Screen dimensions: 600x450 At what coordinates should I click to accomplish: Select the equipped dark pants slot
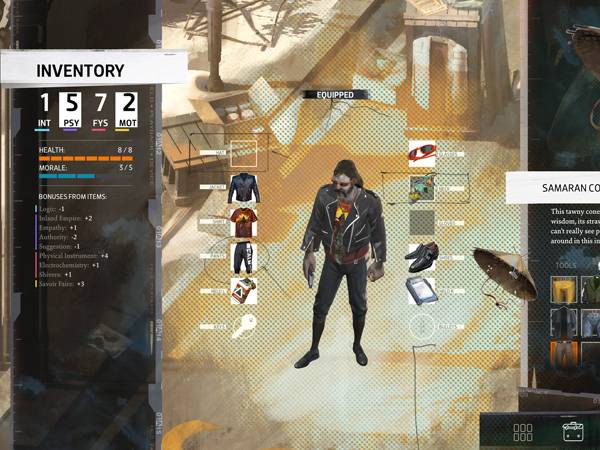point(243,257)
